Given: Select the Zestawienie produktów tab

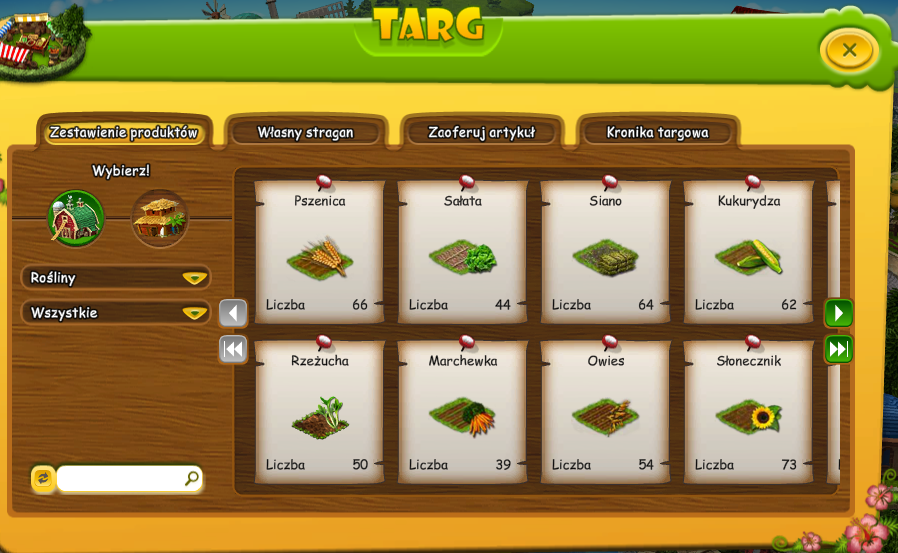Looking at the screenshot, I should pos(124,132).
